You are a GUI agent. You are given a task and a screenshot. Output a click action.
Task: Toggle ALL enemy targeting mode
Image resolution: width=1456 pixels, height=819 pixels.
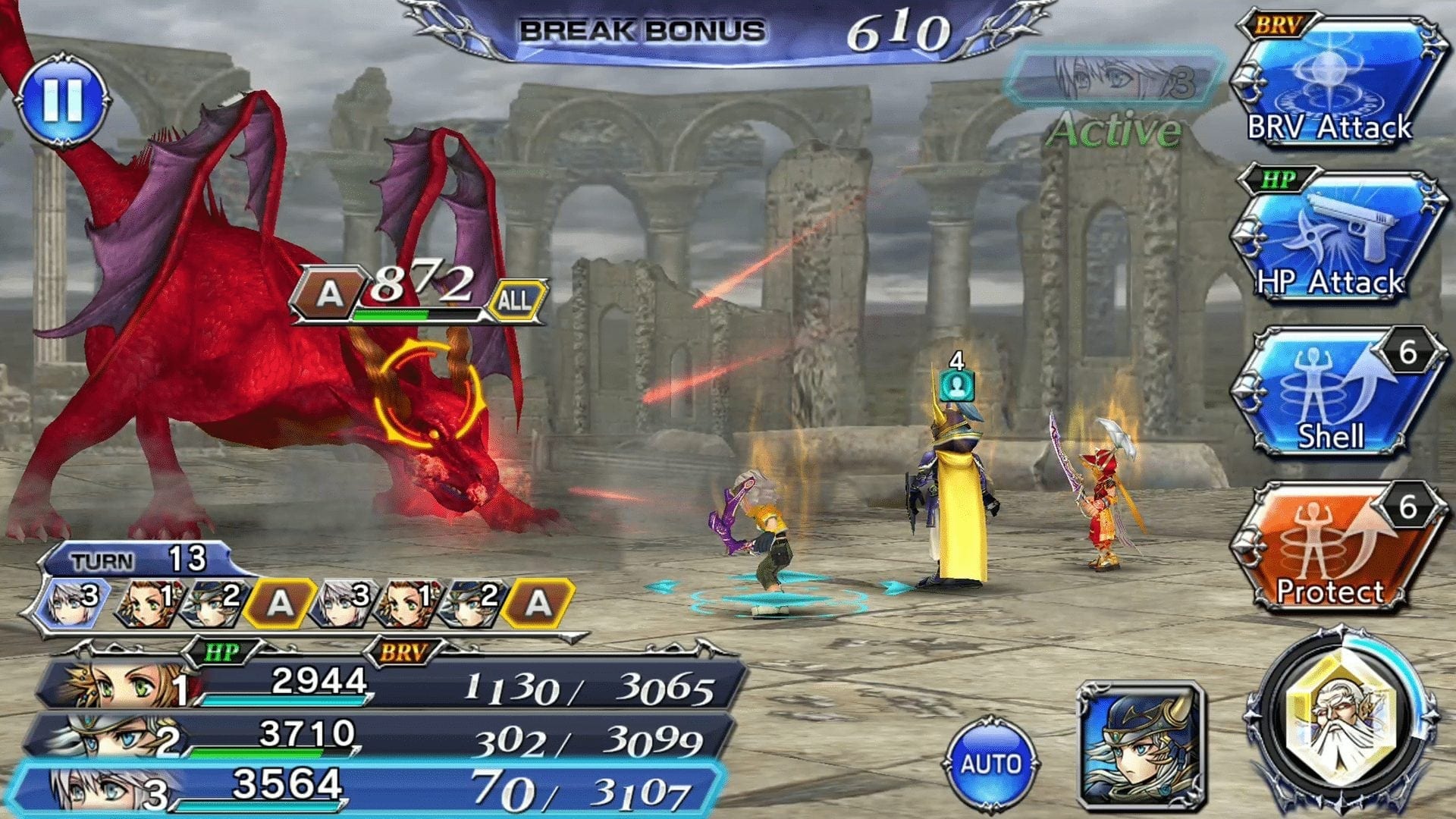coord(520,299)
